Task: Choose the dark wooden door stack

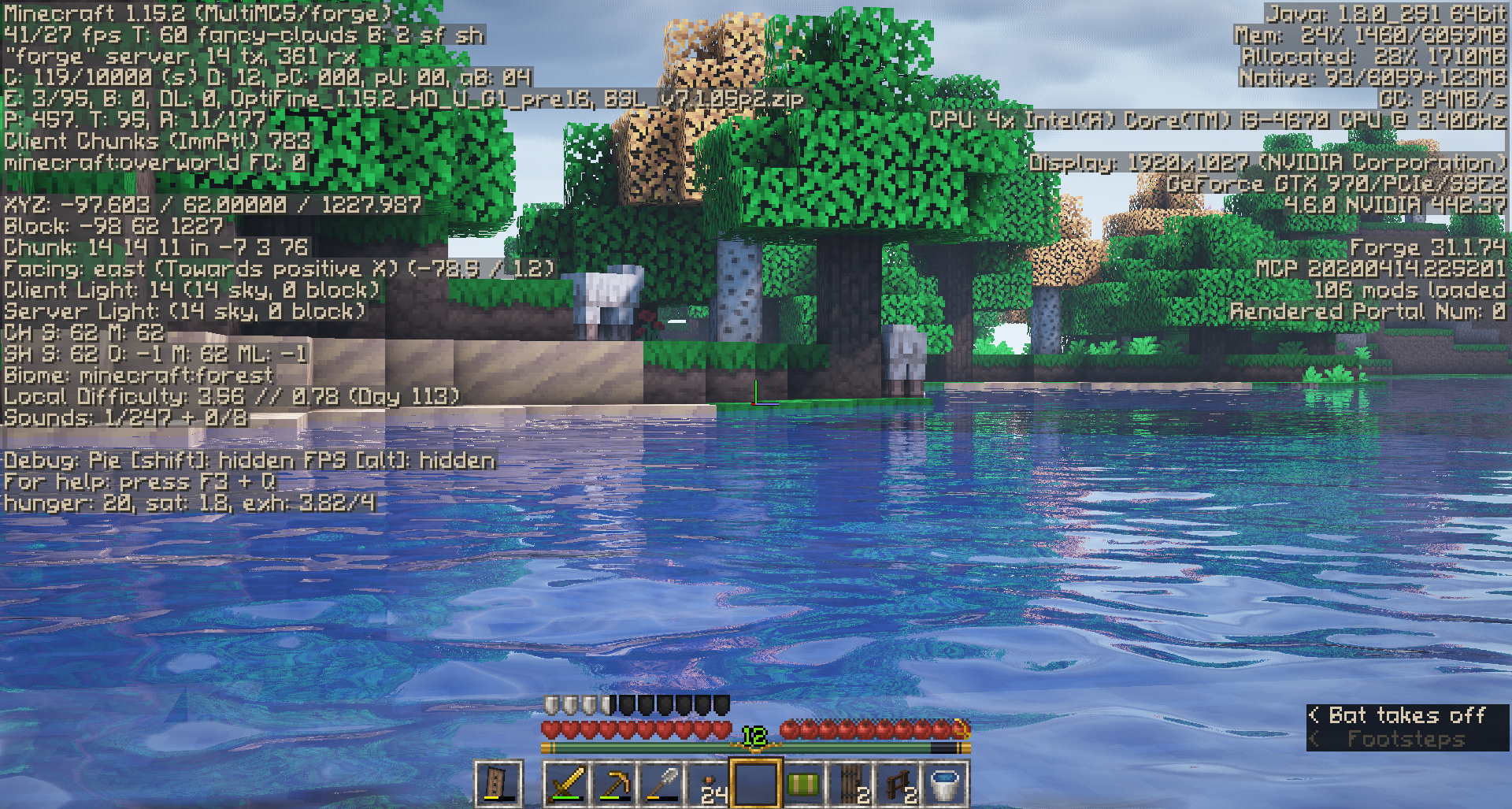Action: point(850,784)
